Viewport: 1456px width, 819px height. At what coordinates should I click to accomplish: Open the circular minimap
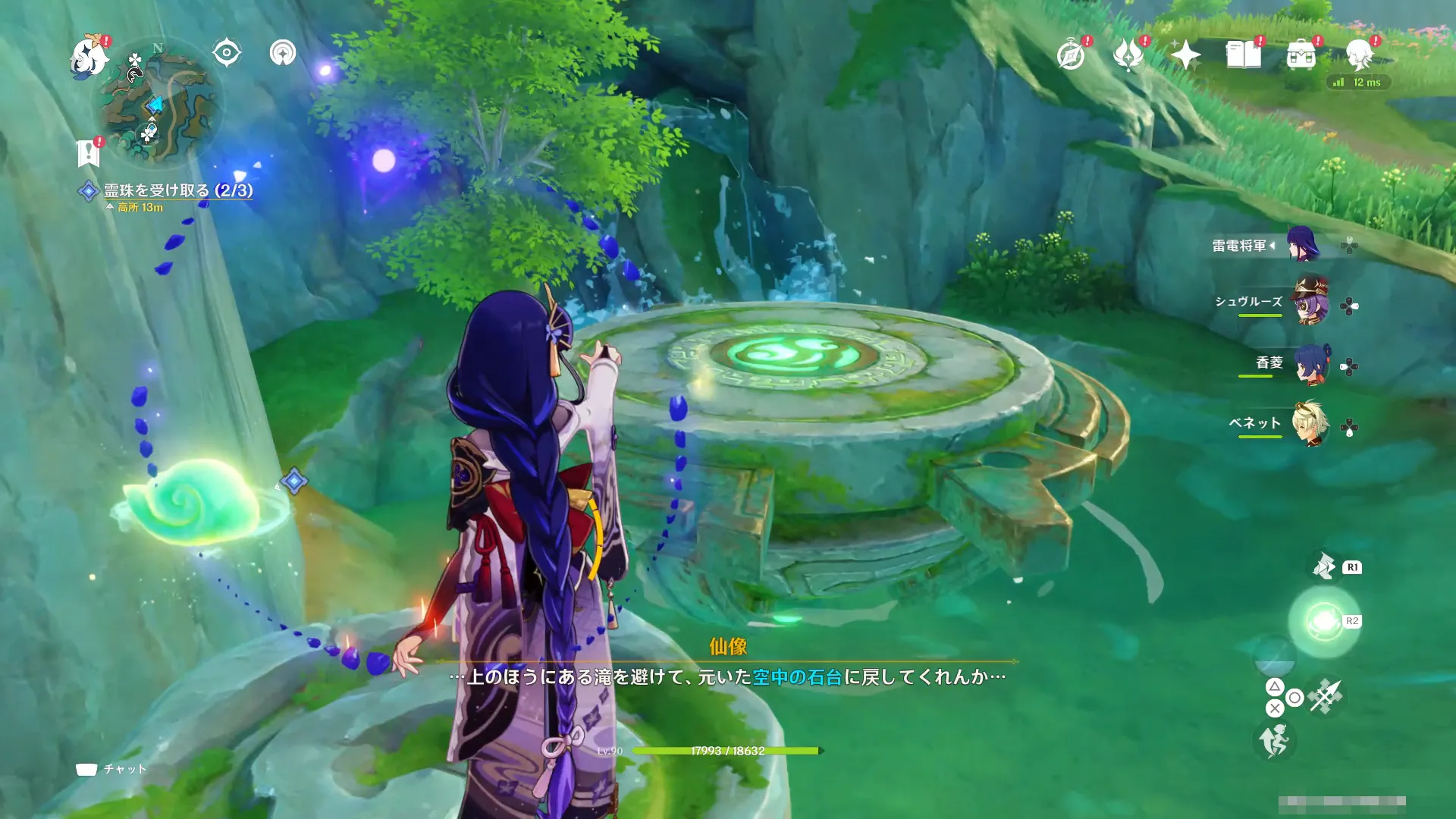pyautogui.click(x=158, y=102)
